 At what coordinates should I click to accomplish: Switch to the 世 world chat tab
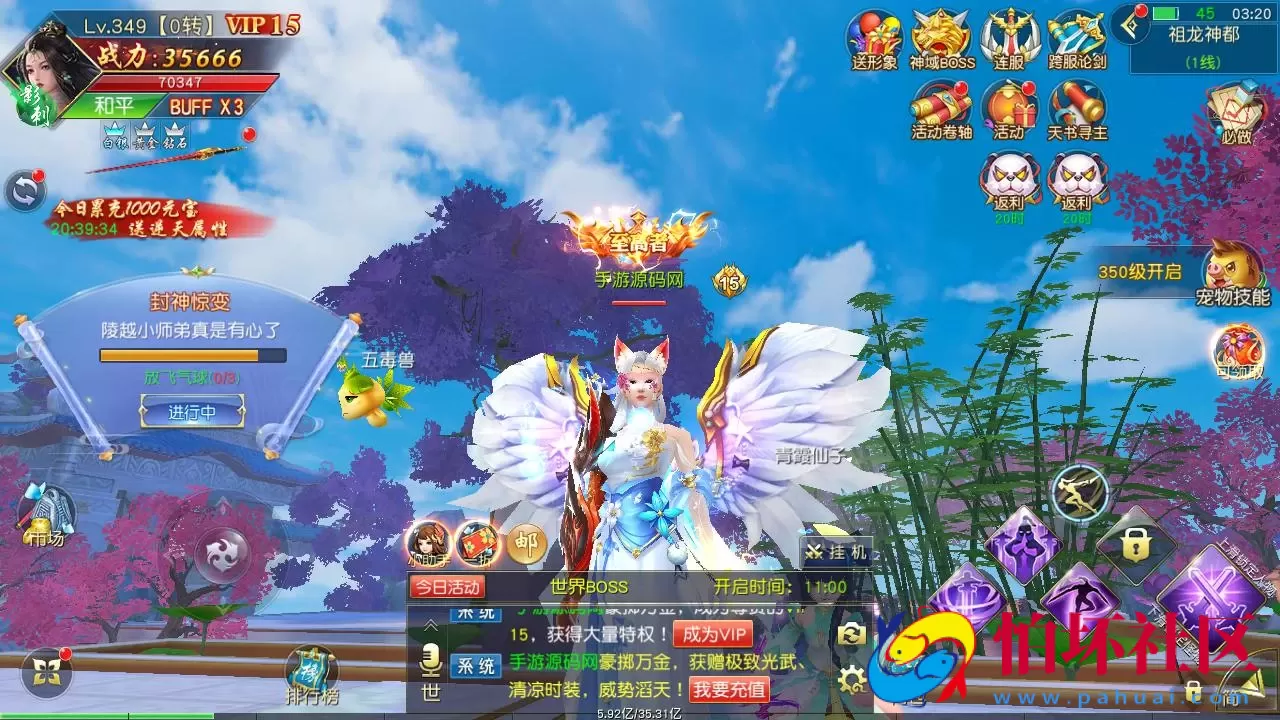point(429,692)
